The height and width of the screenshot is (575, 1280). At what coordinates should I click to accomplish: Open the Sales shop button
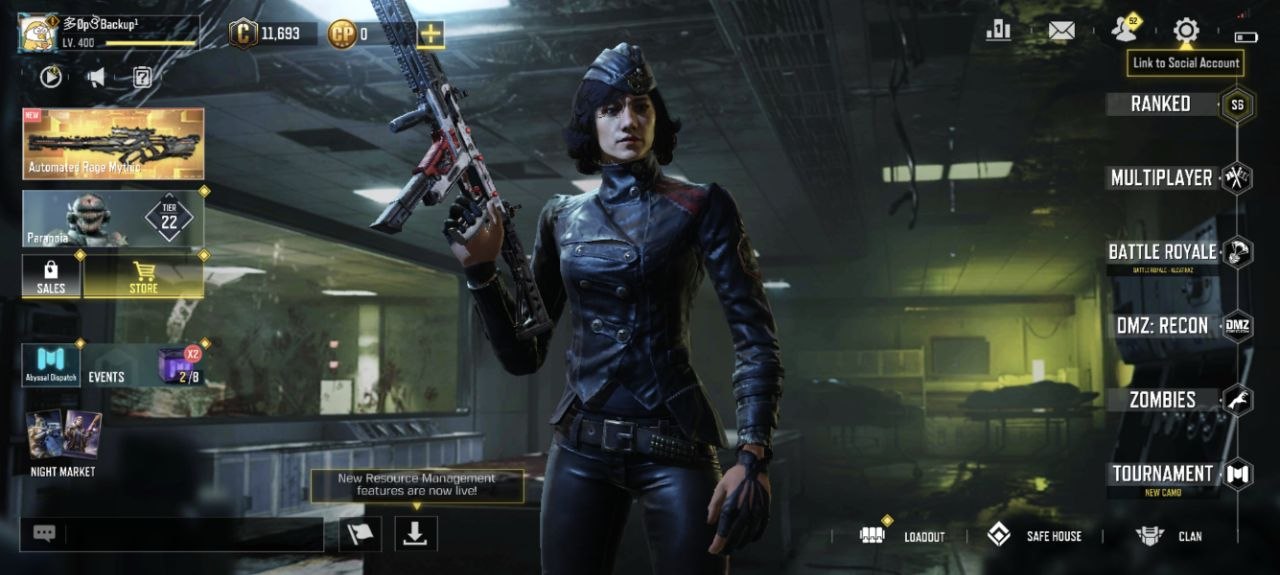[x=51, y=276]
